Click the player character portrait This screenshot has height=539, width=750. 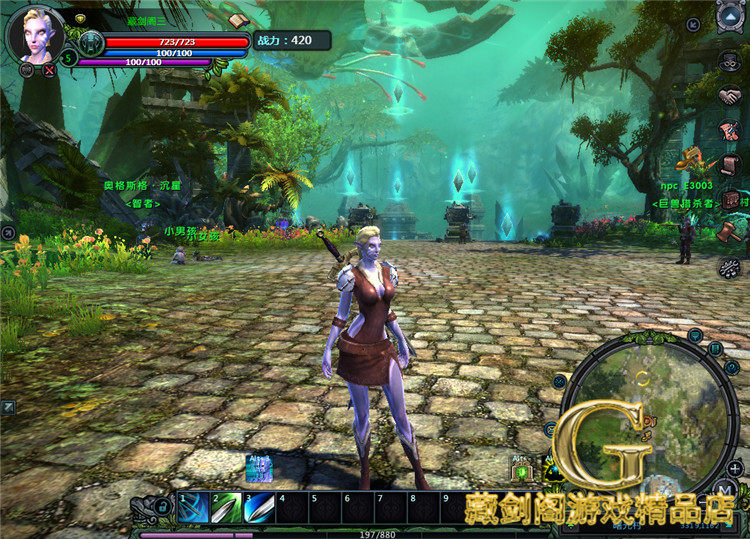[36, 33]
